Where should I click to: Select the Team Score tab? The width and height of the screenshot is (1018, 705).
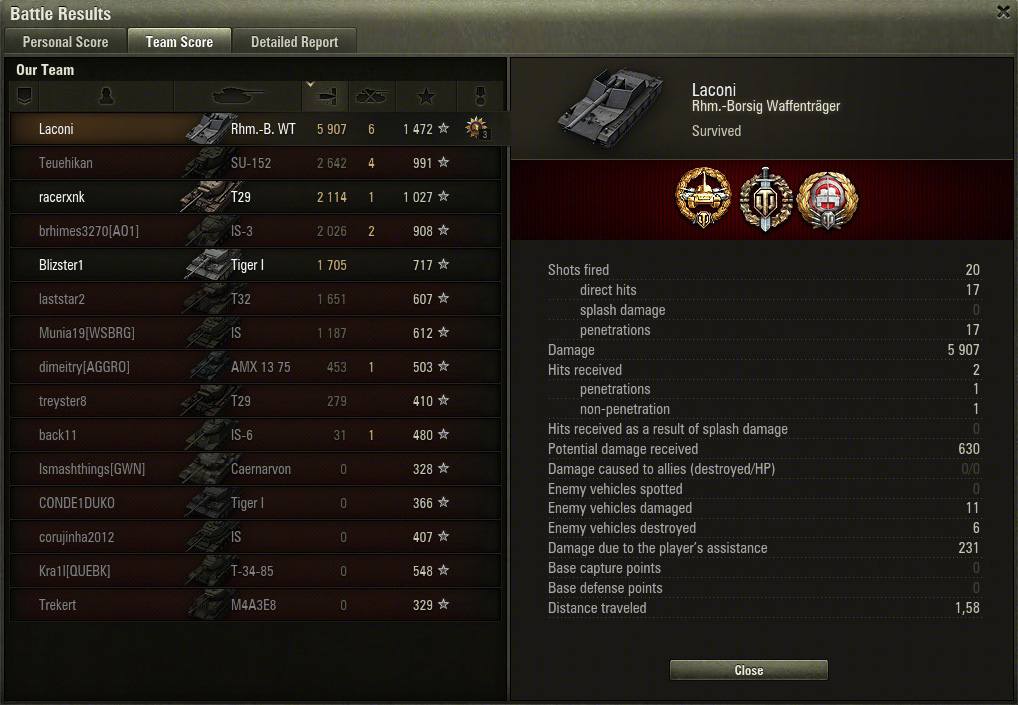179,42
